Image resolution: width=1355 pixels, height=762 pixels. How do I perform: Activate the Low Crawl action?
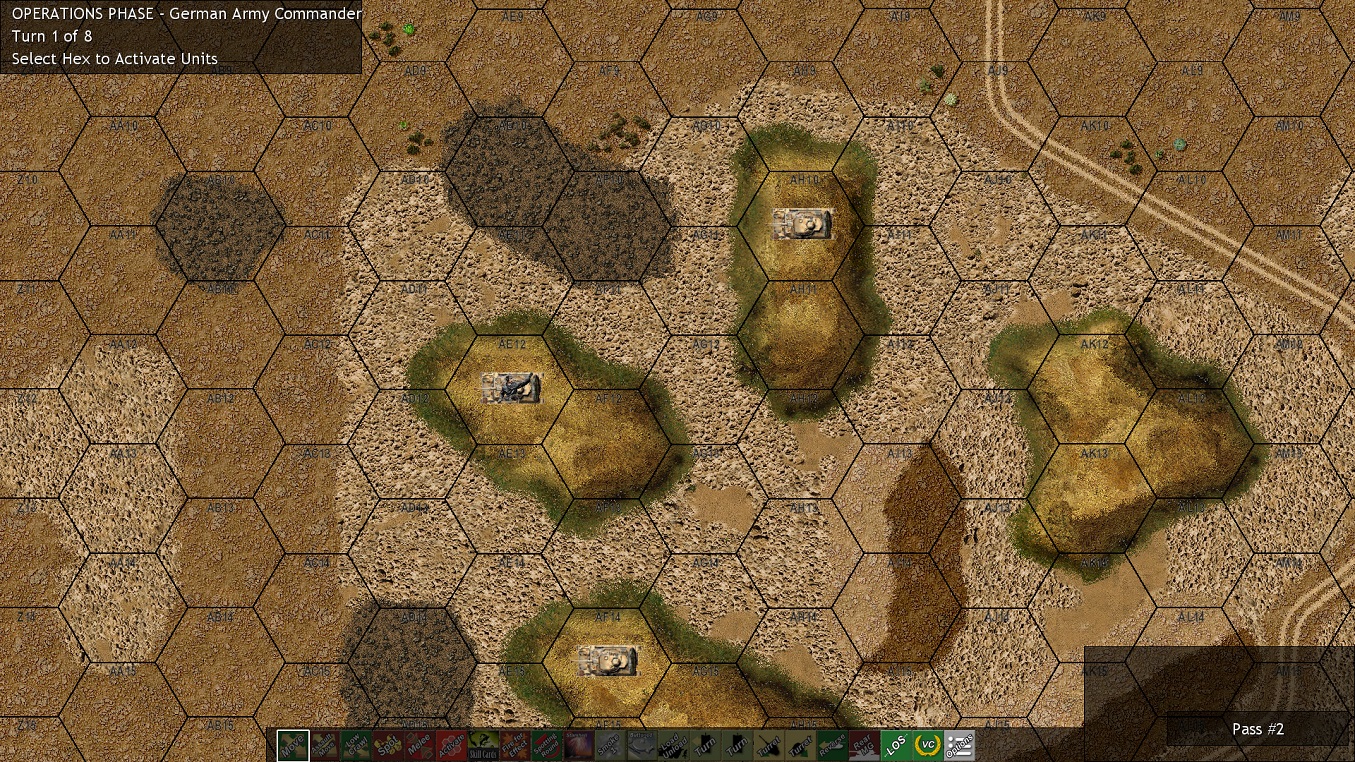pyautogui.click(x=357, y=745)
